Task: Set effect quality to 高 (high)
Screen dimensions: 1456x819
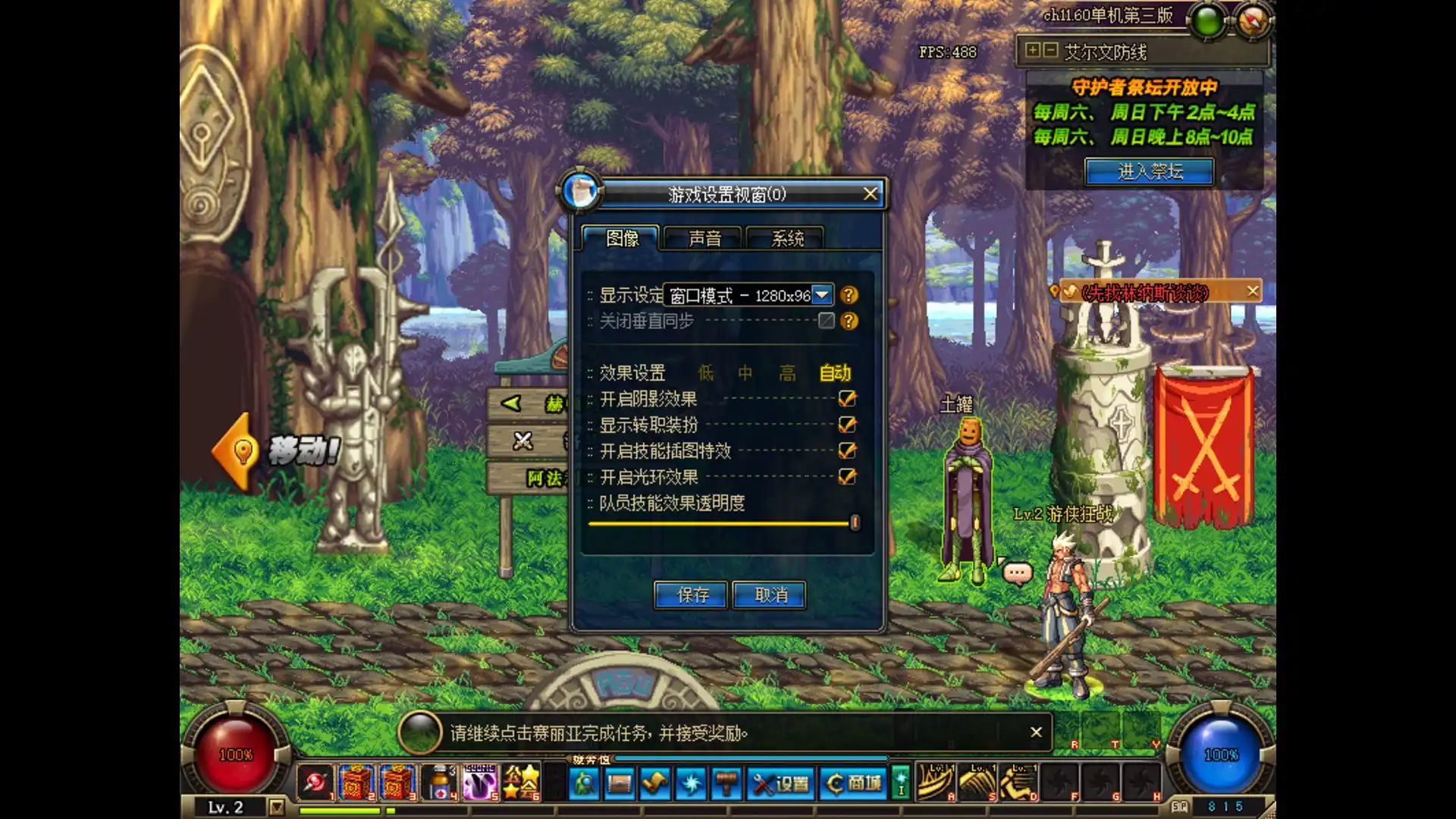Action: point(788,373)
